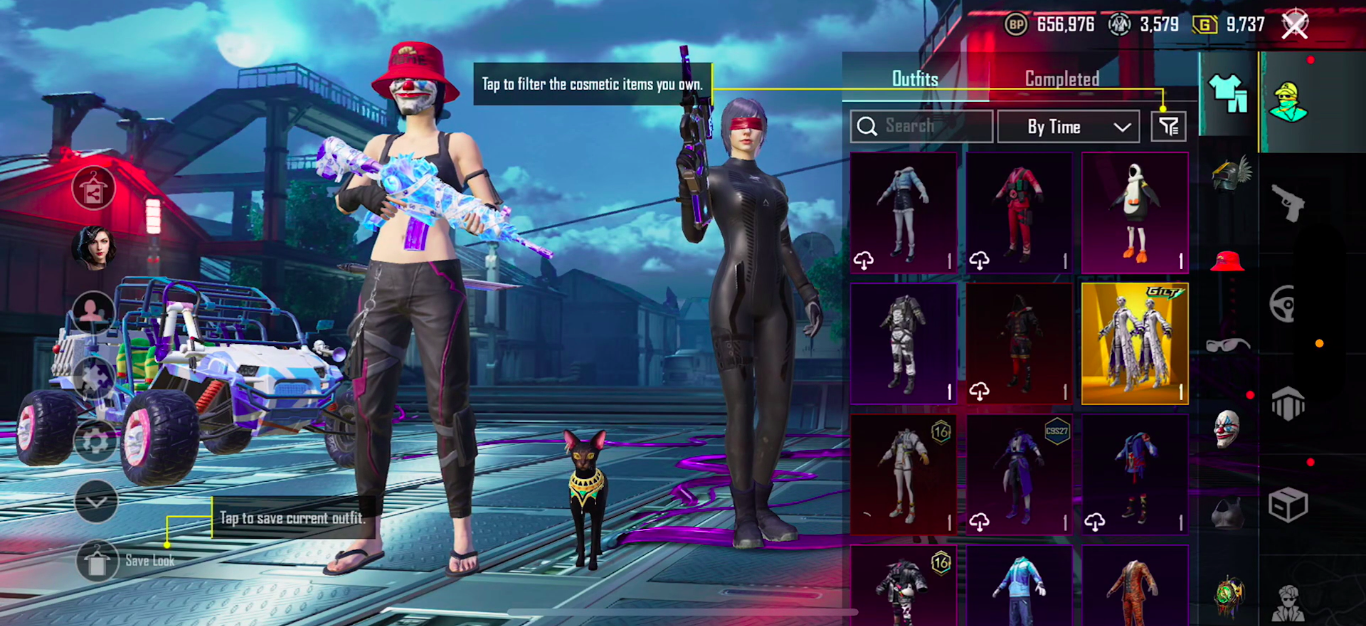Select the red tracksuit outfit
This screenshot has width=1366, height=626.
click(x=1019, y=213)
